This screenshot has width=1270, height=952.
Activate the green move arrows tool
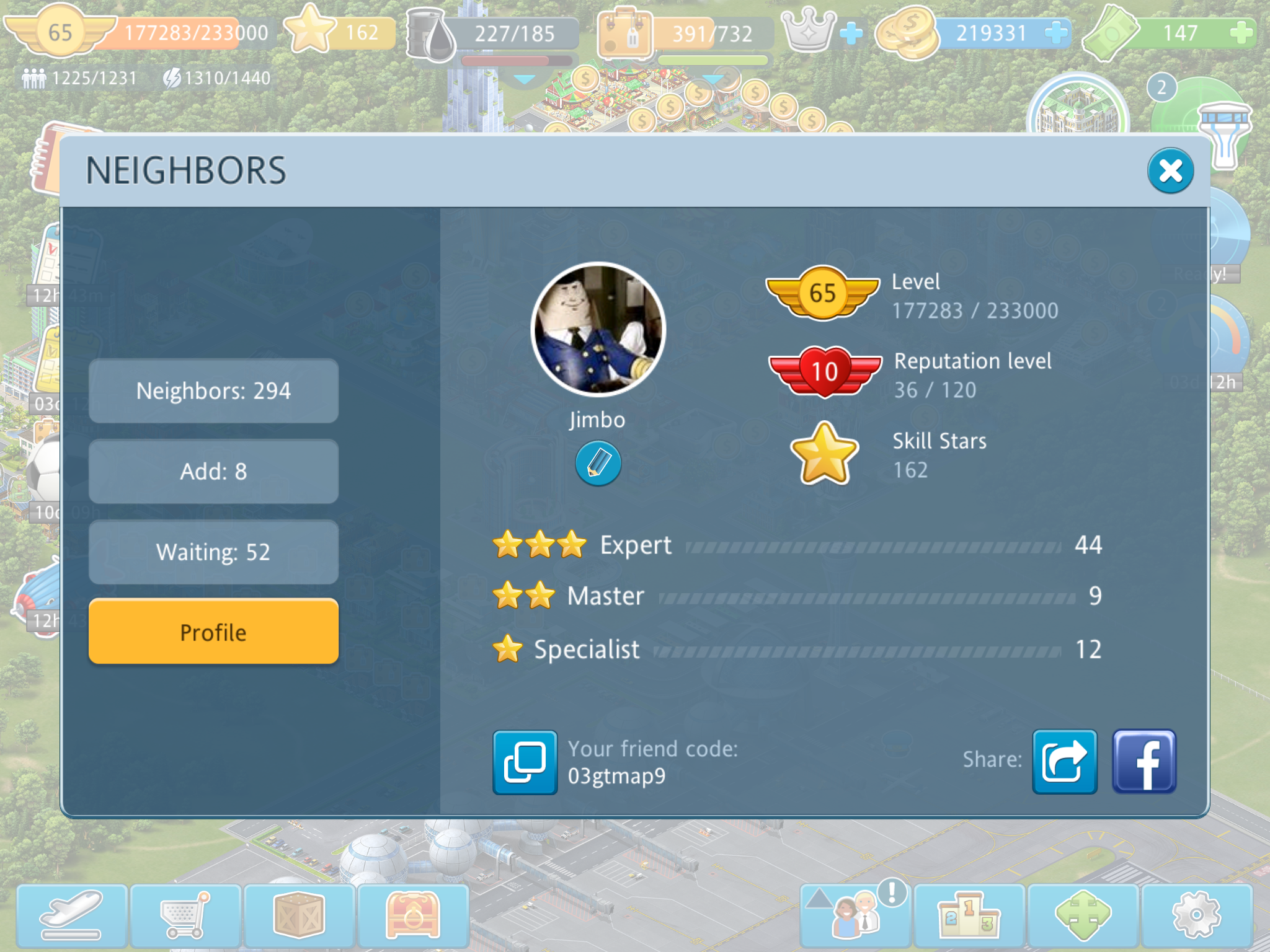click(1083, 915)
